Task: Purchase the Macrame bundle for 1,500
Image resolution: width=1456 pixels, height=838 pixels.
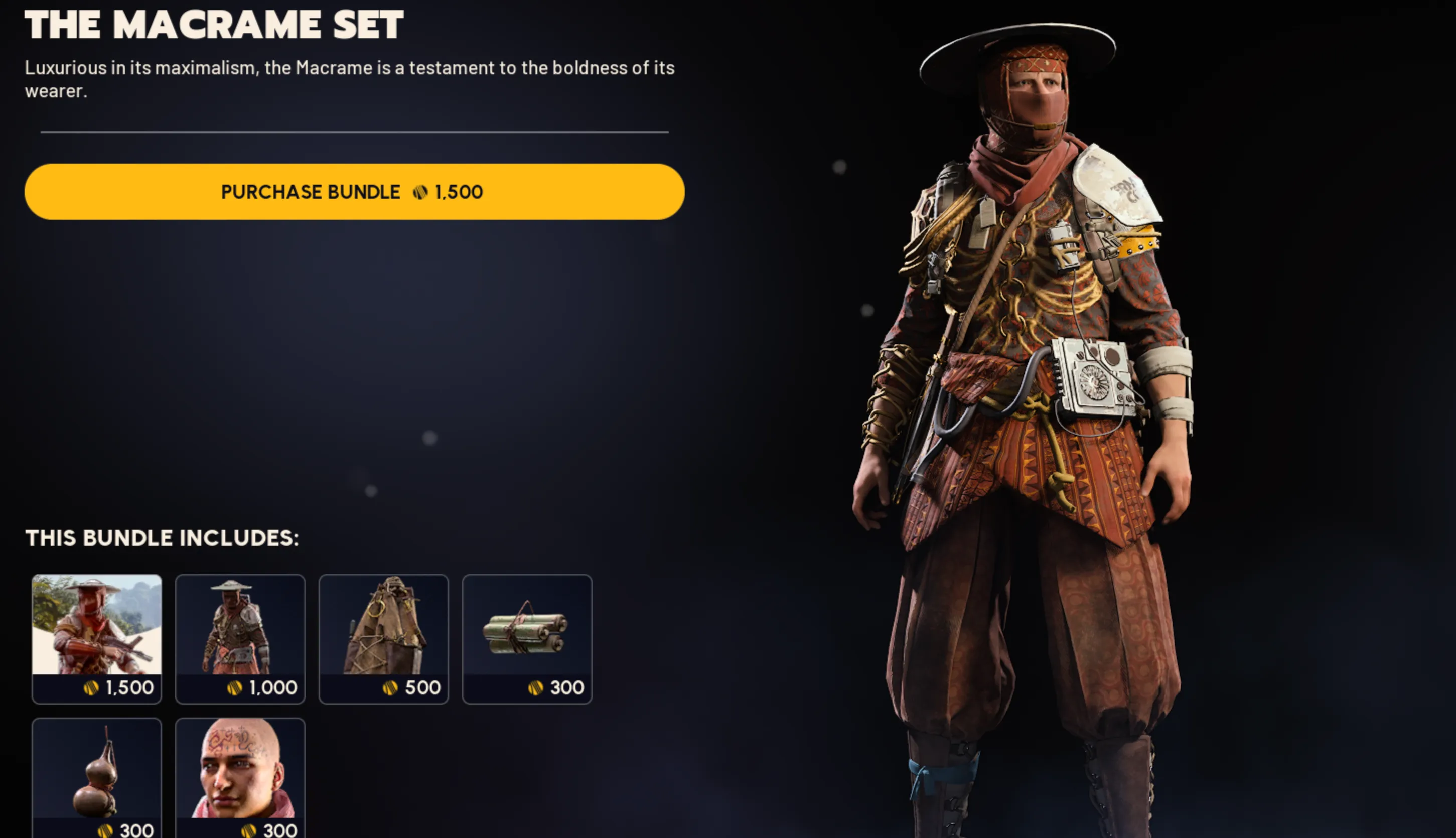Action: [354, 192]
